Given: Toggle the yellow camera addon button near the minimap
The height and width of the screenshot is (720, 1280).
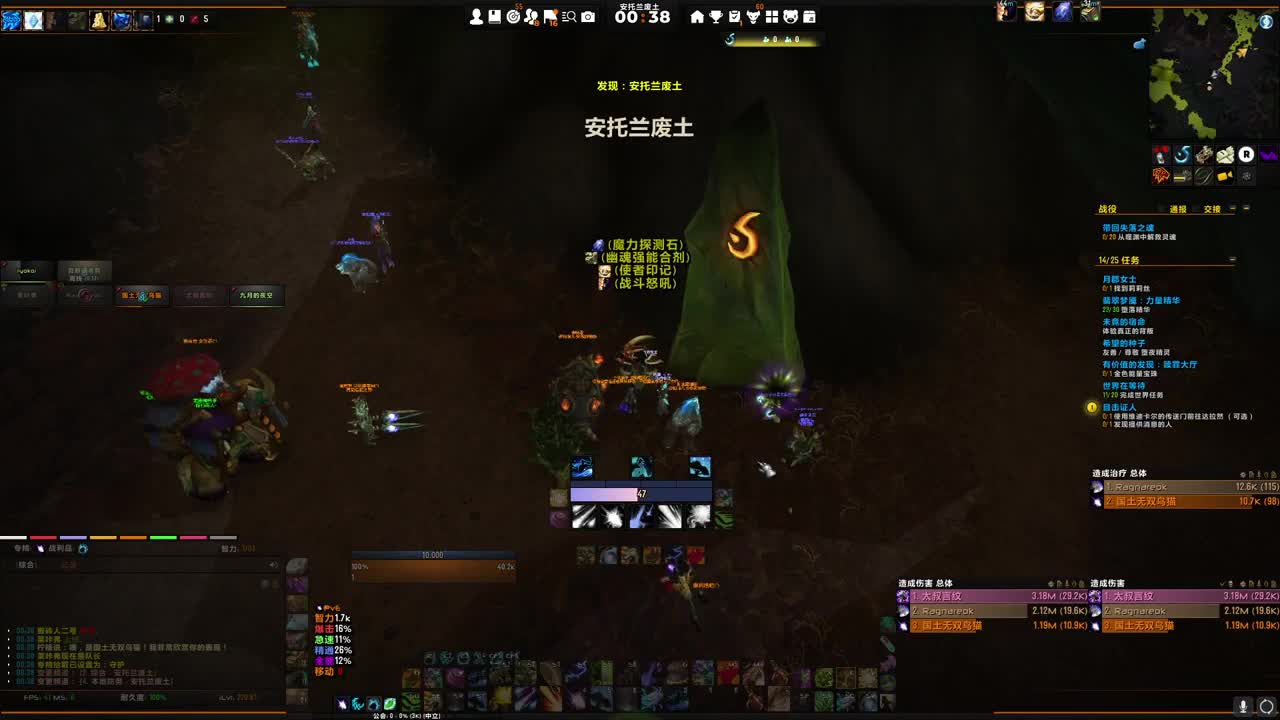Looking at the screenshot, I should pos(1225,176).
